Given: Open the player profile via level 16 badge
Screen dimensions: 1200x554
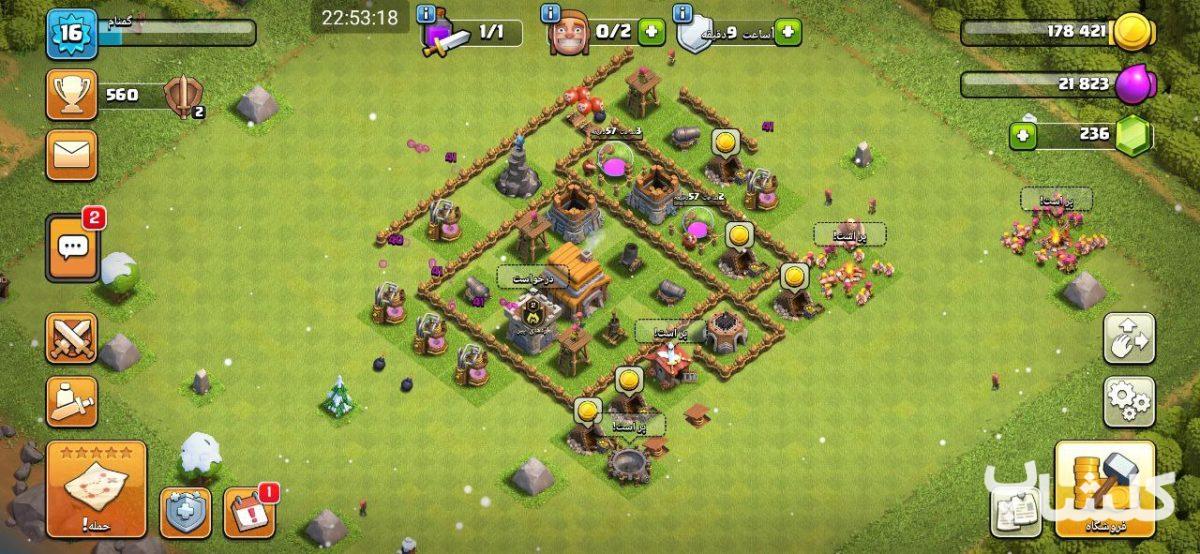Looking at the screenshot, I should click(69, 34).
